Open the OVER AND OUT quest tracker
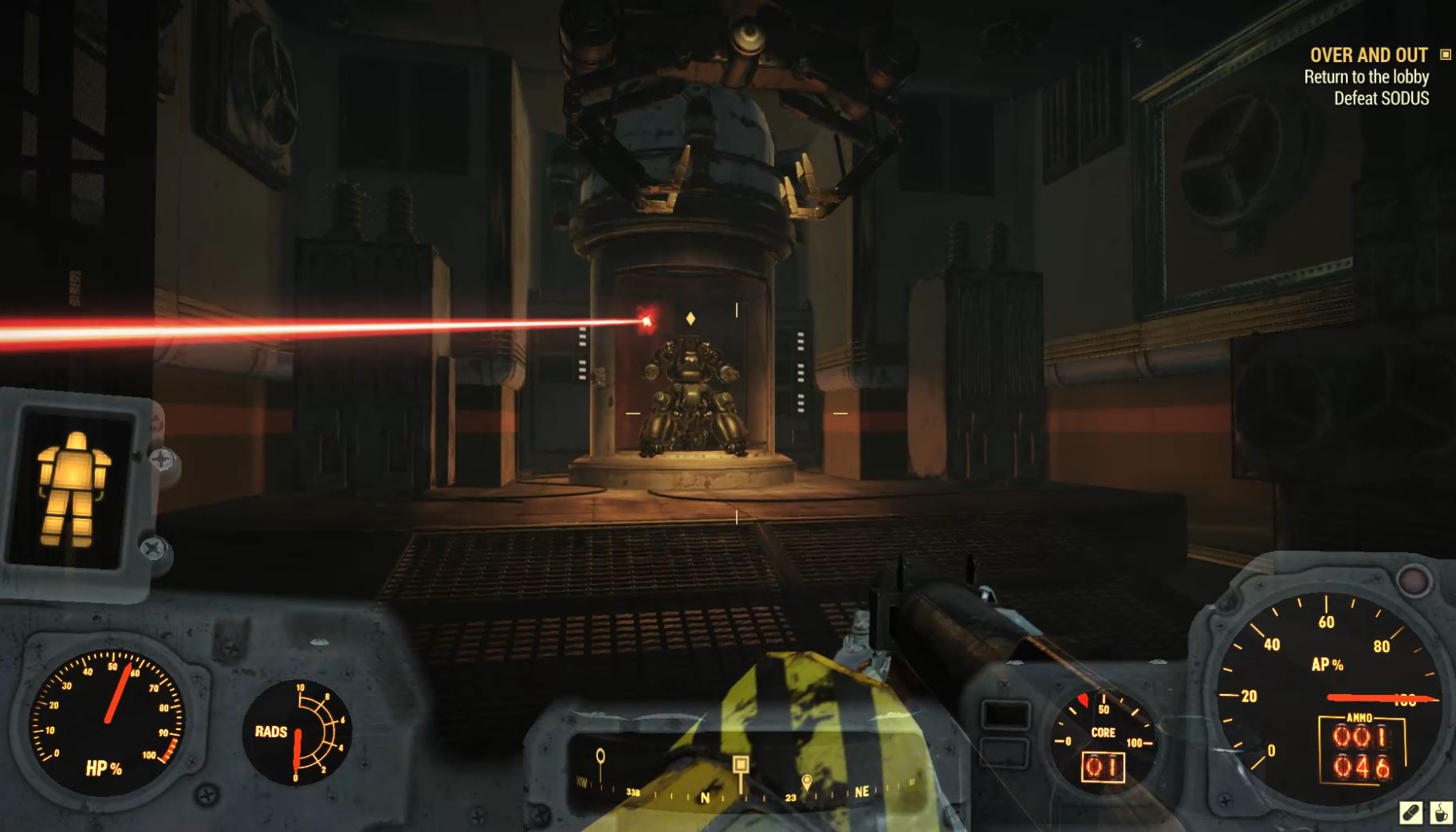 tap(1368, 55)
